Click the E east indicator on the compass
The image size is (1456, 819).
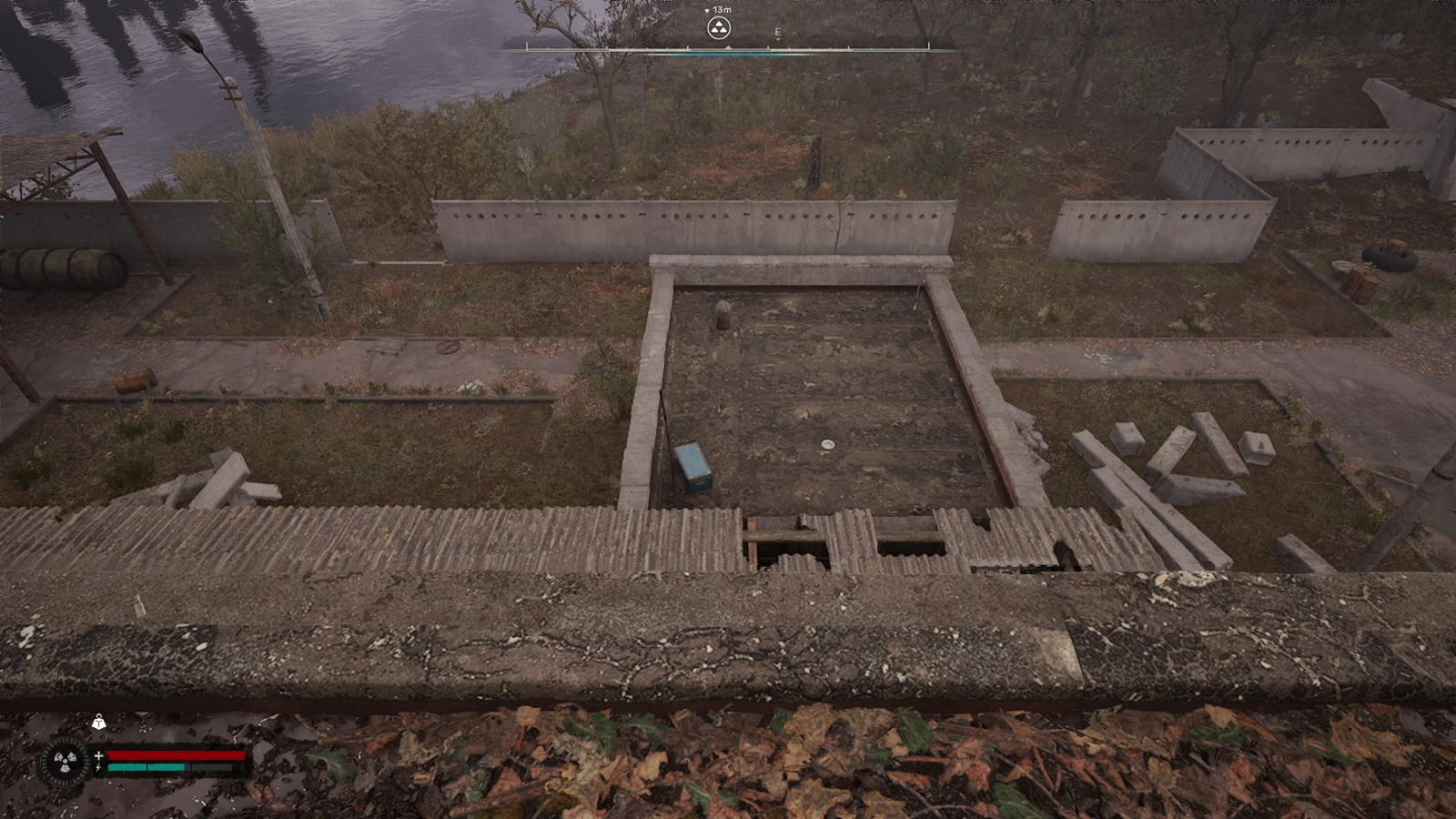pos(777,32)
